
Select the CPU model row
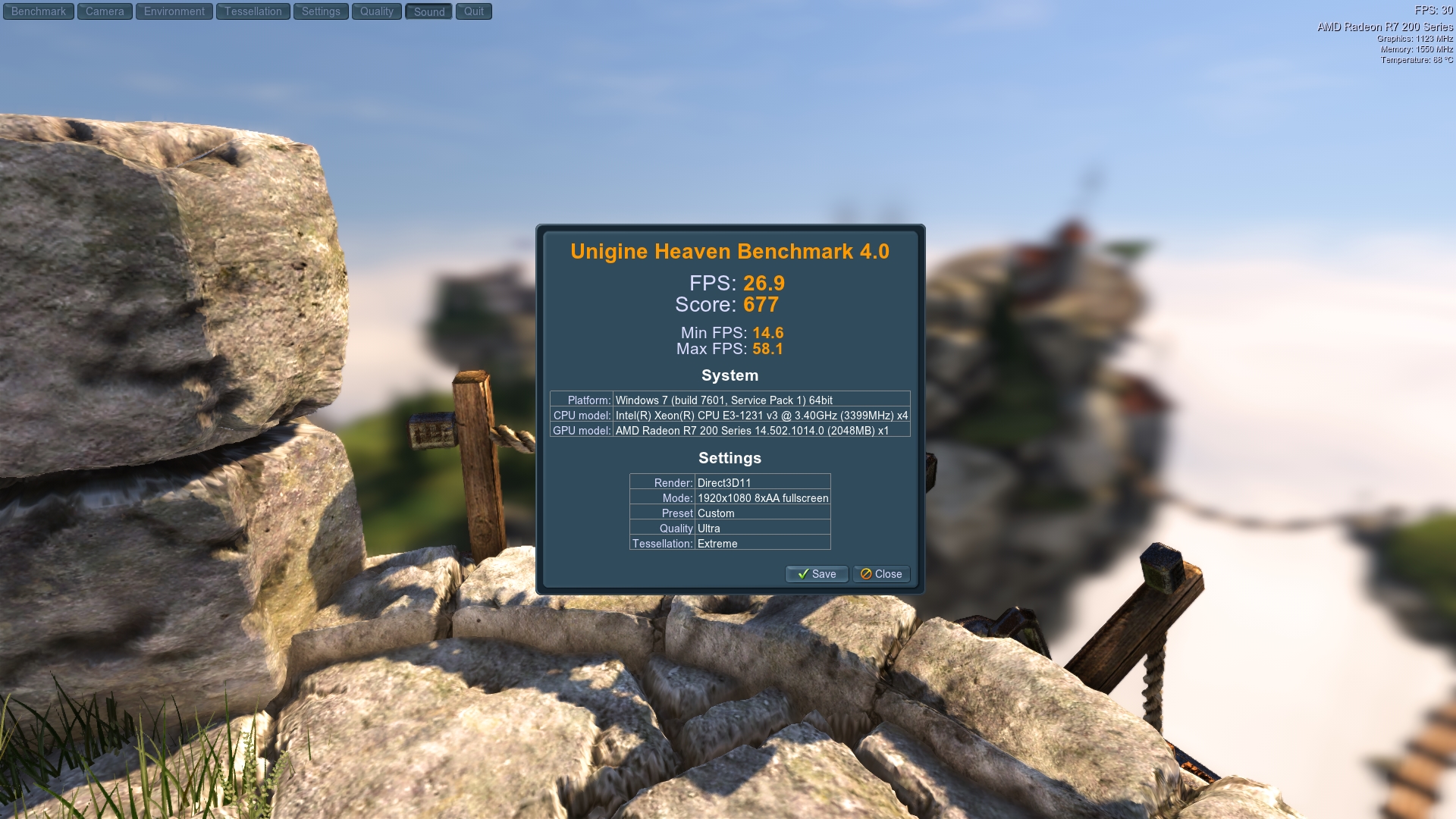point(730,416)
